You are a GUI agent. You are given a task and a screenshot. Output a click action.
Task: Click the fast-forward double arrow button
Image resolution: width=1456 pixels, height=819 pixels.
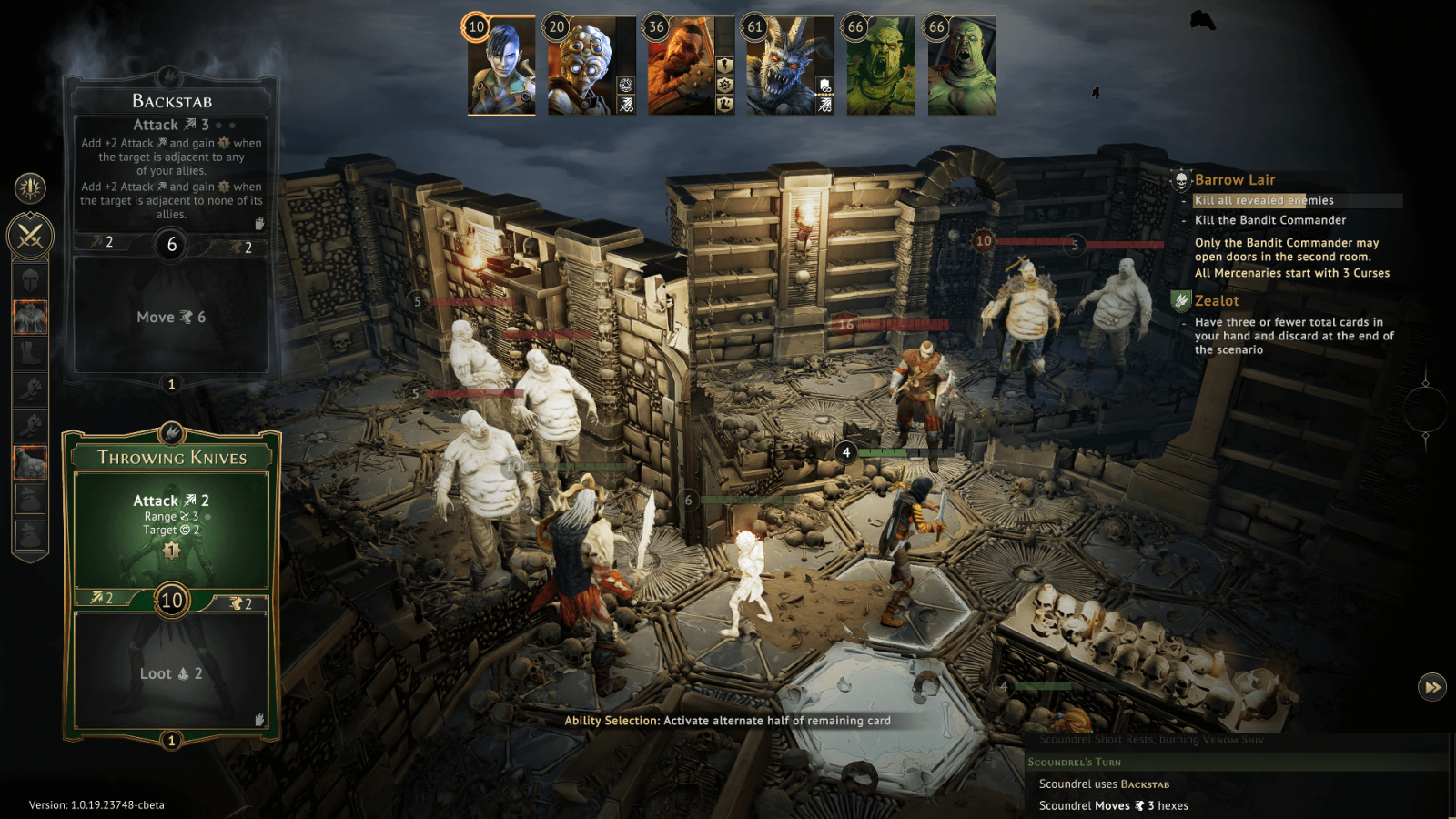coord(1431,687)
